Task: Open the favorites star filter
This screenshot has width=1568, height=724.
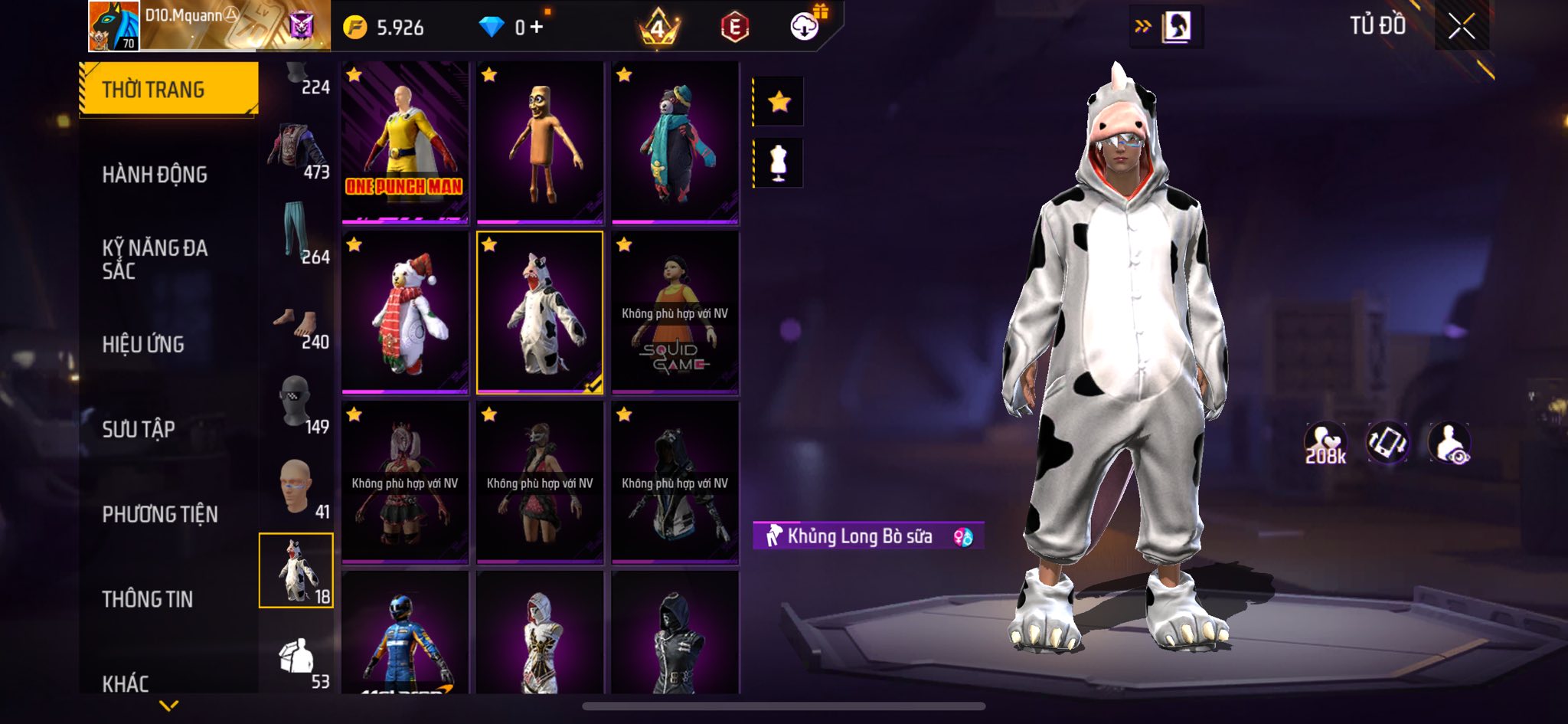Action: pos(779,101)
